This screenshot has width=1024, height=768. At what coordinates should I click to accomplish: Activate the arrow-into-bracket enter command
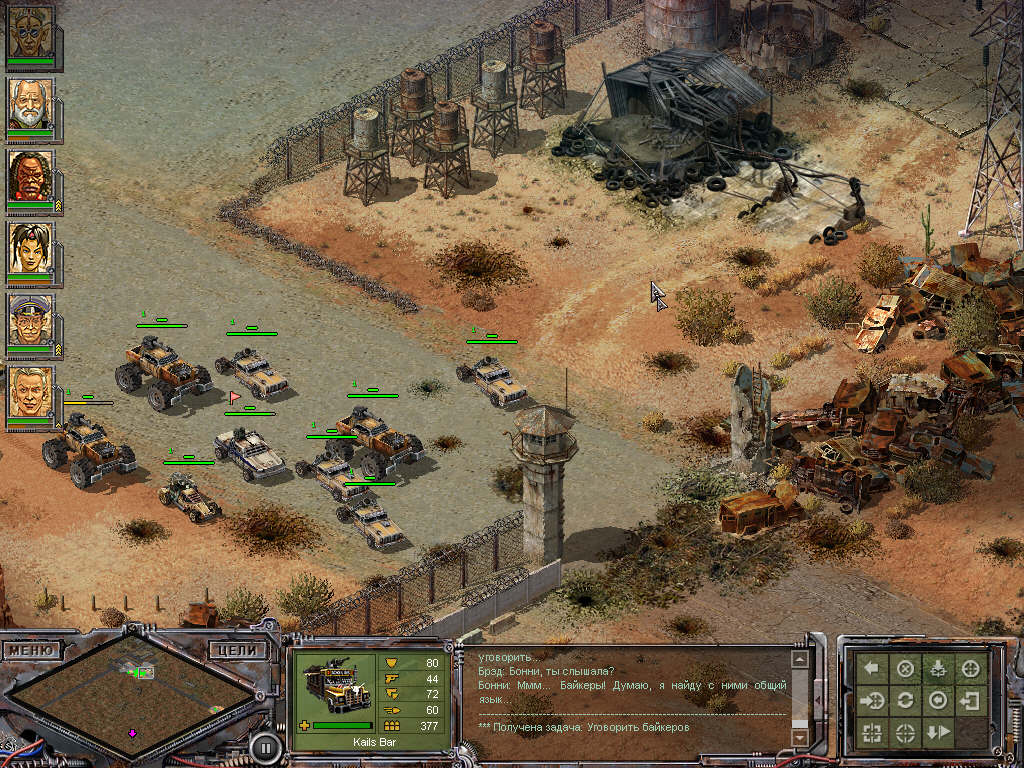(x=969, y=700)
